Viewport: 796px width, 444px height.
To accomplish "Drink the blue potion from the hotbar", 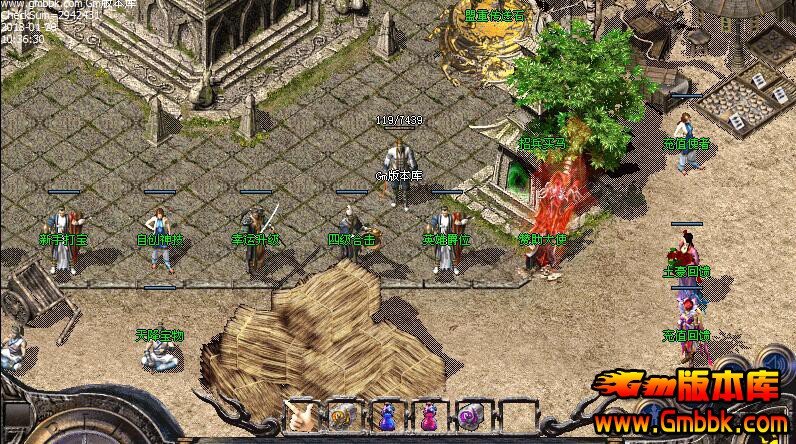I will [386, 415].
